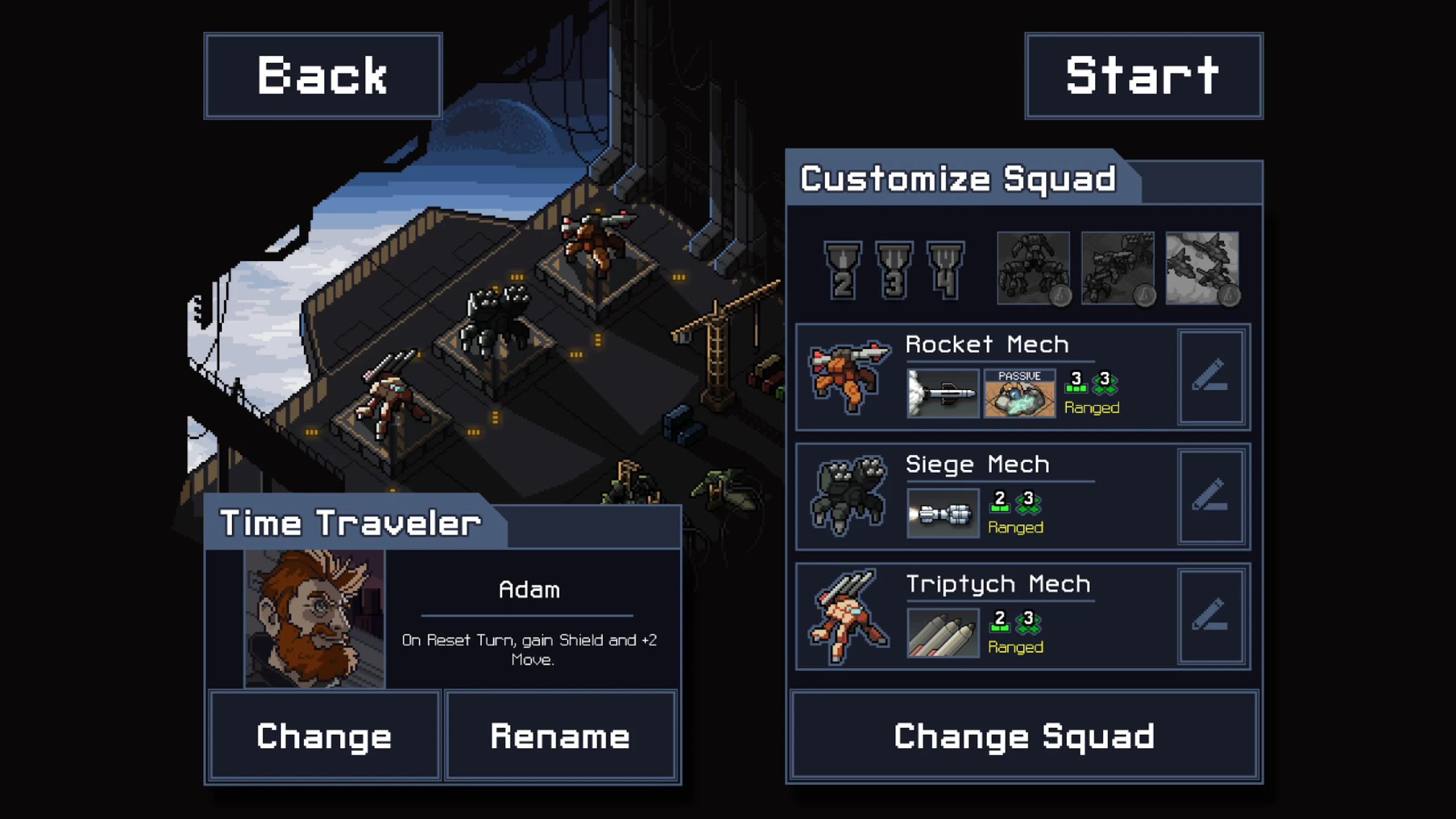Go back with the Back button

point(322,76)
